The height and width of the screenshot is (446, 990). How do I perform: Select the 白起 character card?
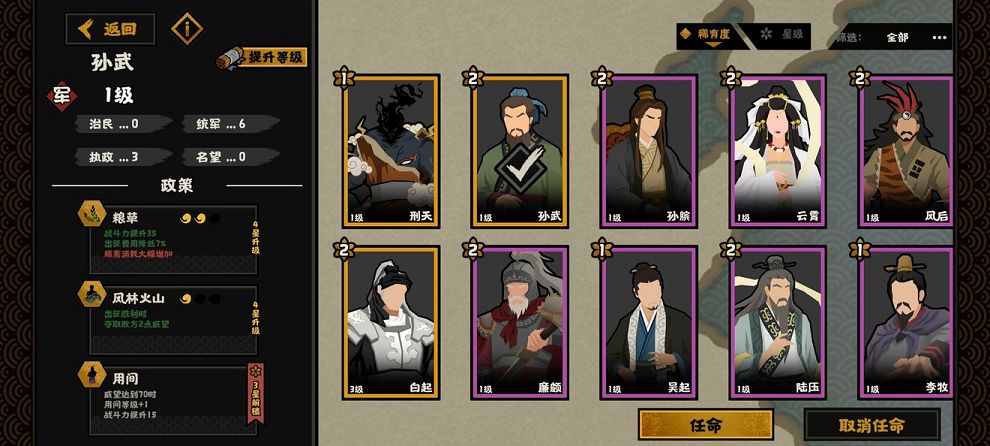(x=390, y=322)
